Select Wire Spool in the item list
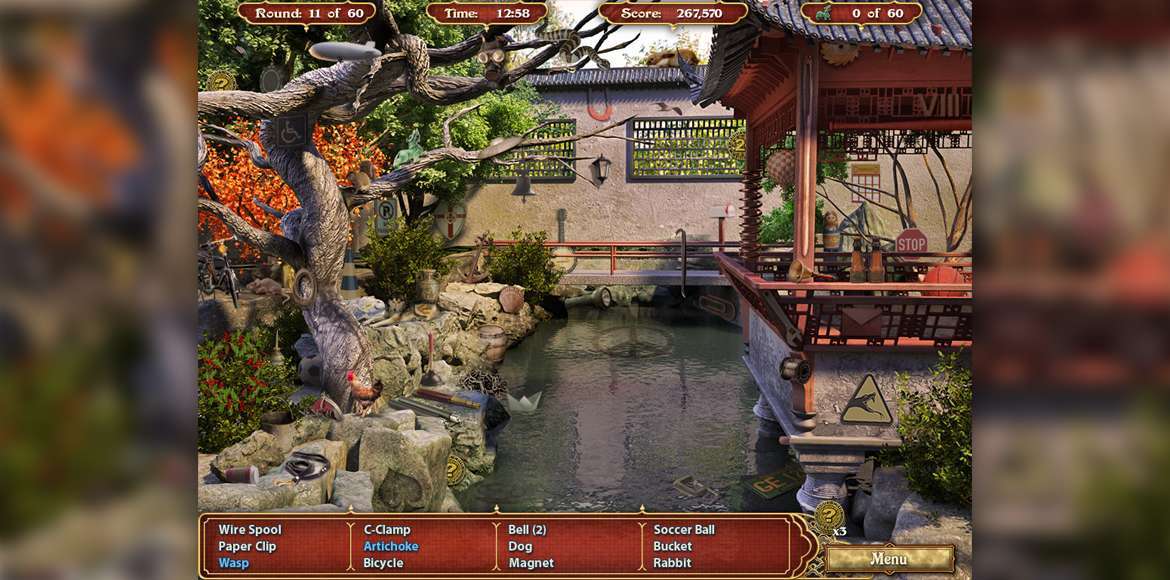1170x580 pixels. pos(250,530)
